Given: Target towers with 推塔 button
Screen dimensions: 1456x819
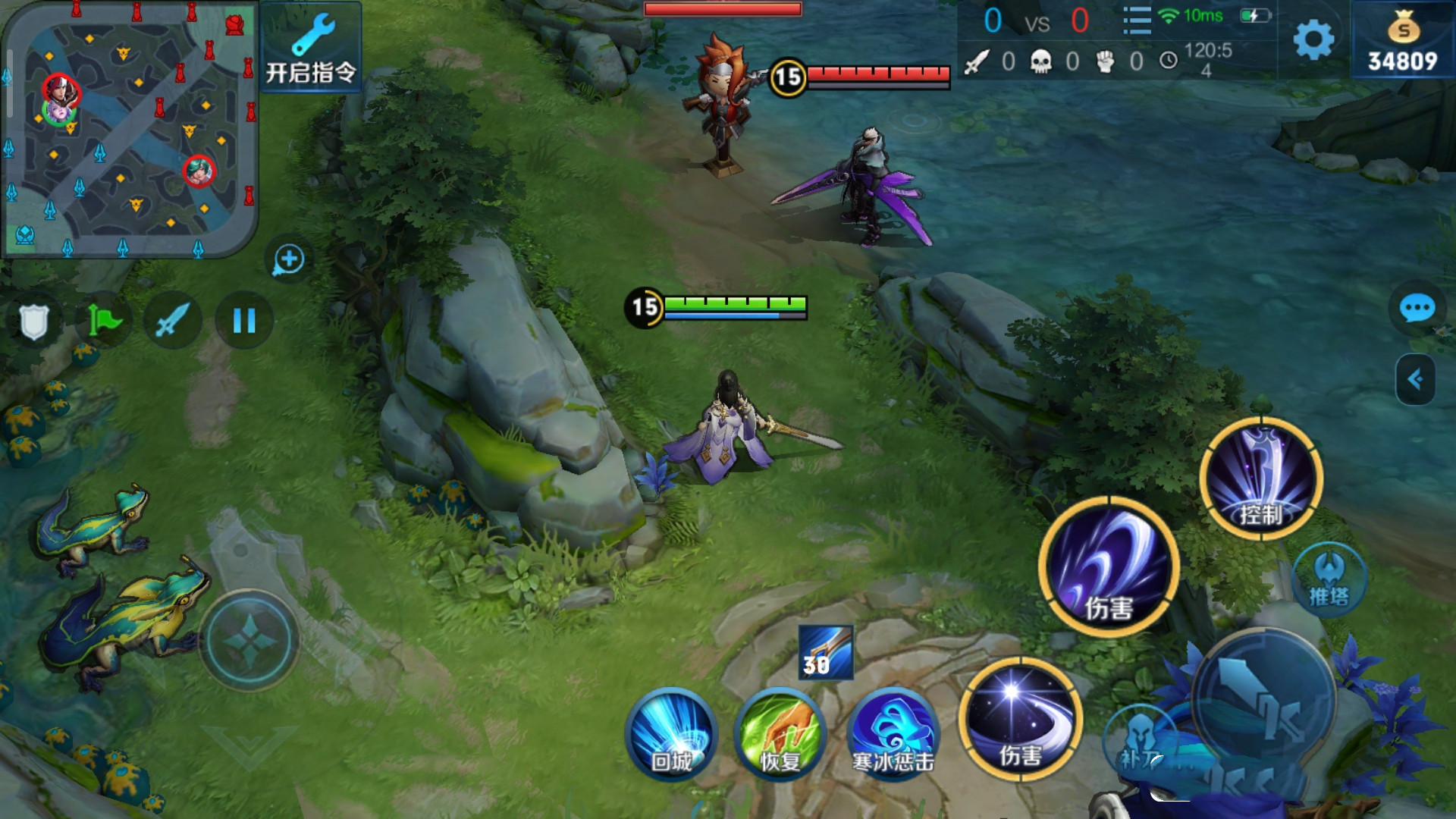Looking at the screenshot, I should [1329, 580].
